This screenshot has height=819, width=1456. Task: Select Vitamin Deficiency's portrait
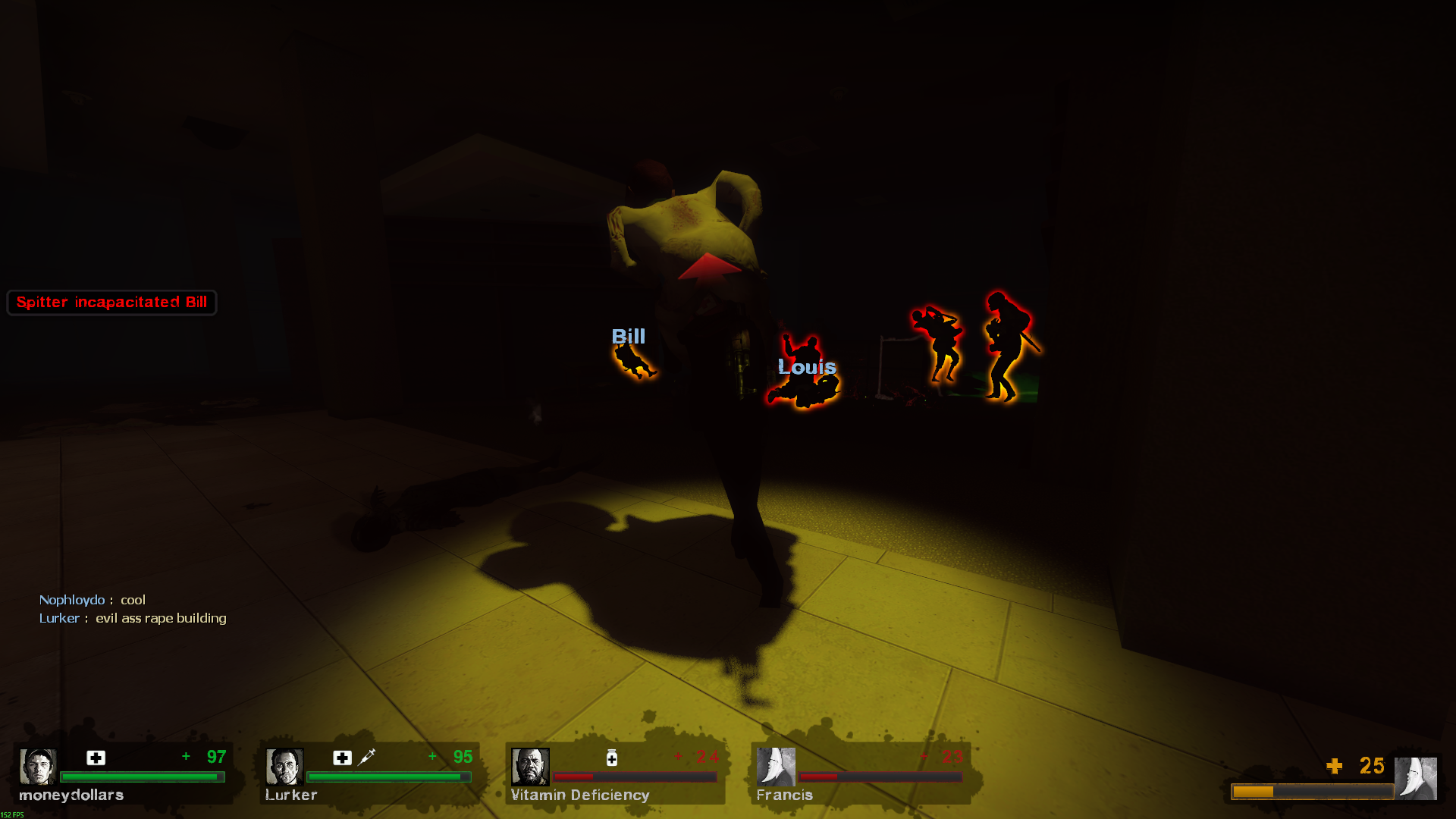tap(529, 767)
